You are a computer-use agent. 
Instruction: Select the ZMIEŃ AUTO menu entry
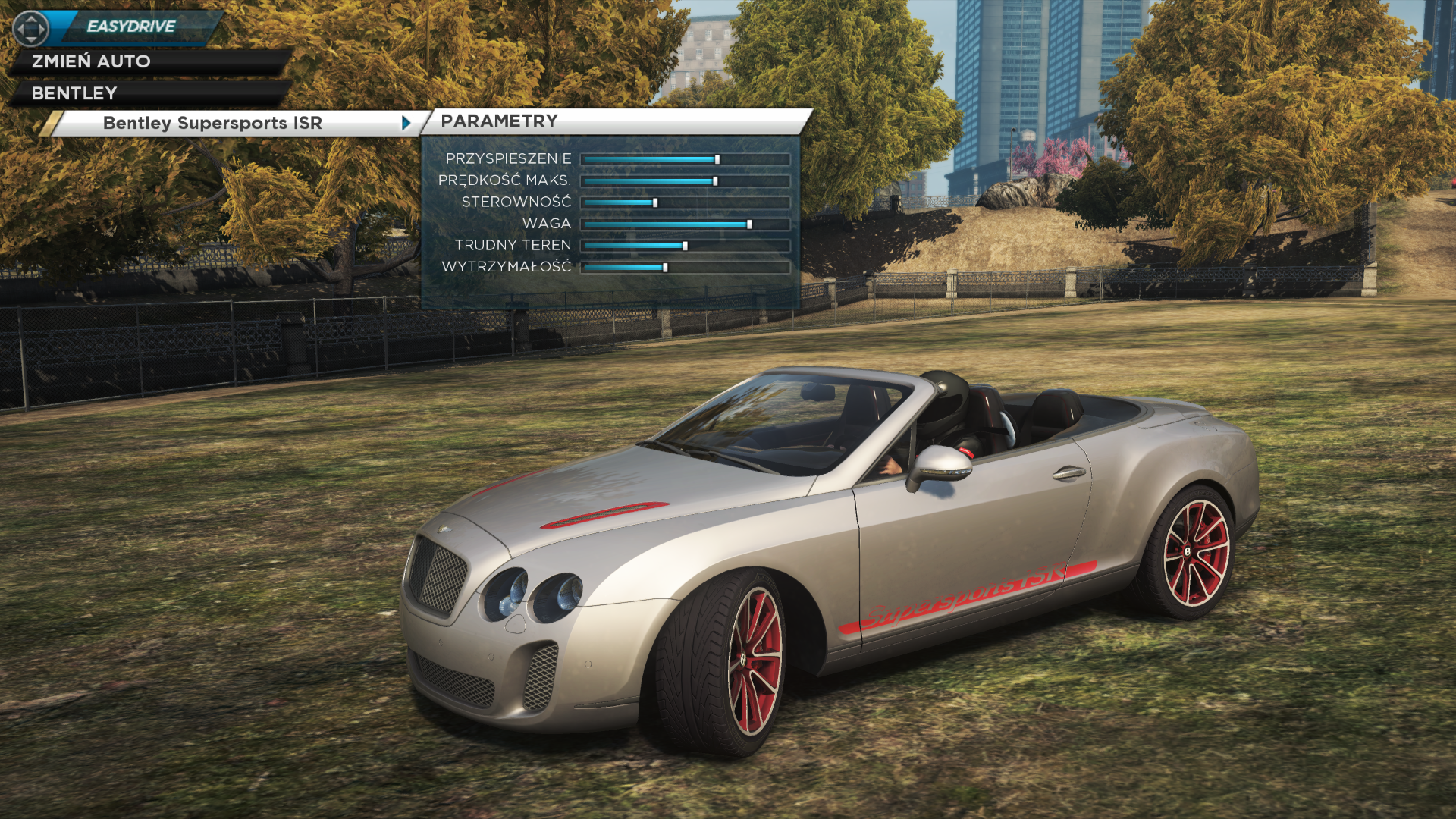click(x=91, y=61)
